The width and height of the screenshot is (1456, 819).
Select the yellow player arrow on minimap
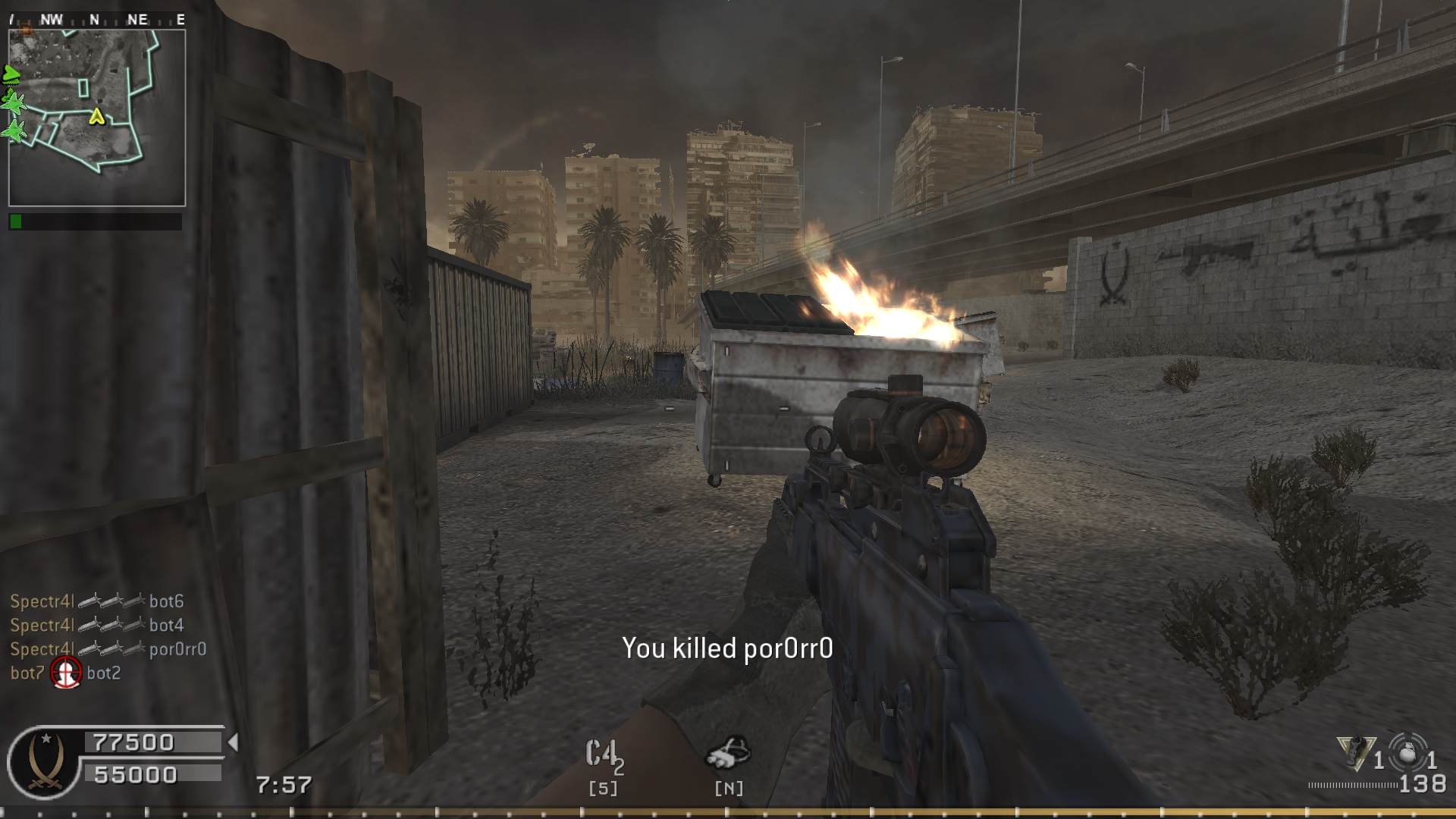(x=96, y=116)
